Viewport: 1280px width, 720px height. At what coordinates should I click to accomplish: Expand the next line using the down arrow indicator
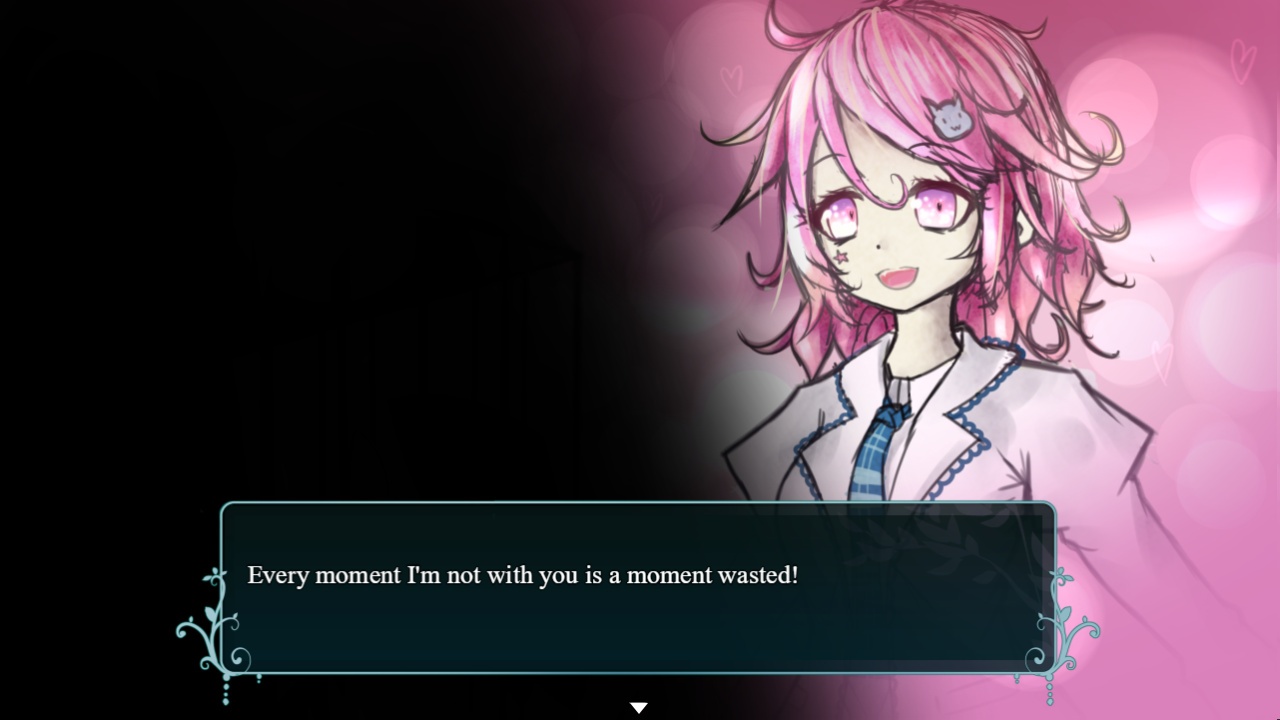(x=639, y=707)
